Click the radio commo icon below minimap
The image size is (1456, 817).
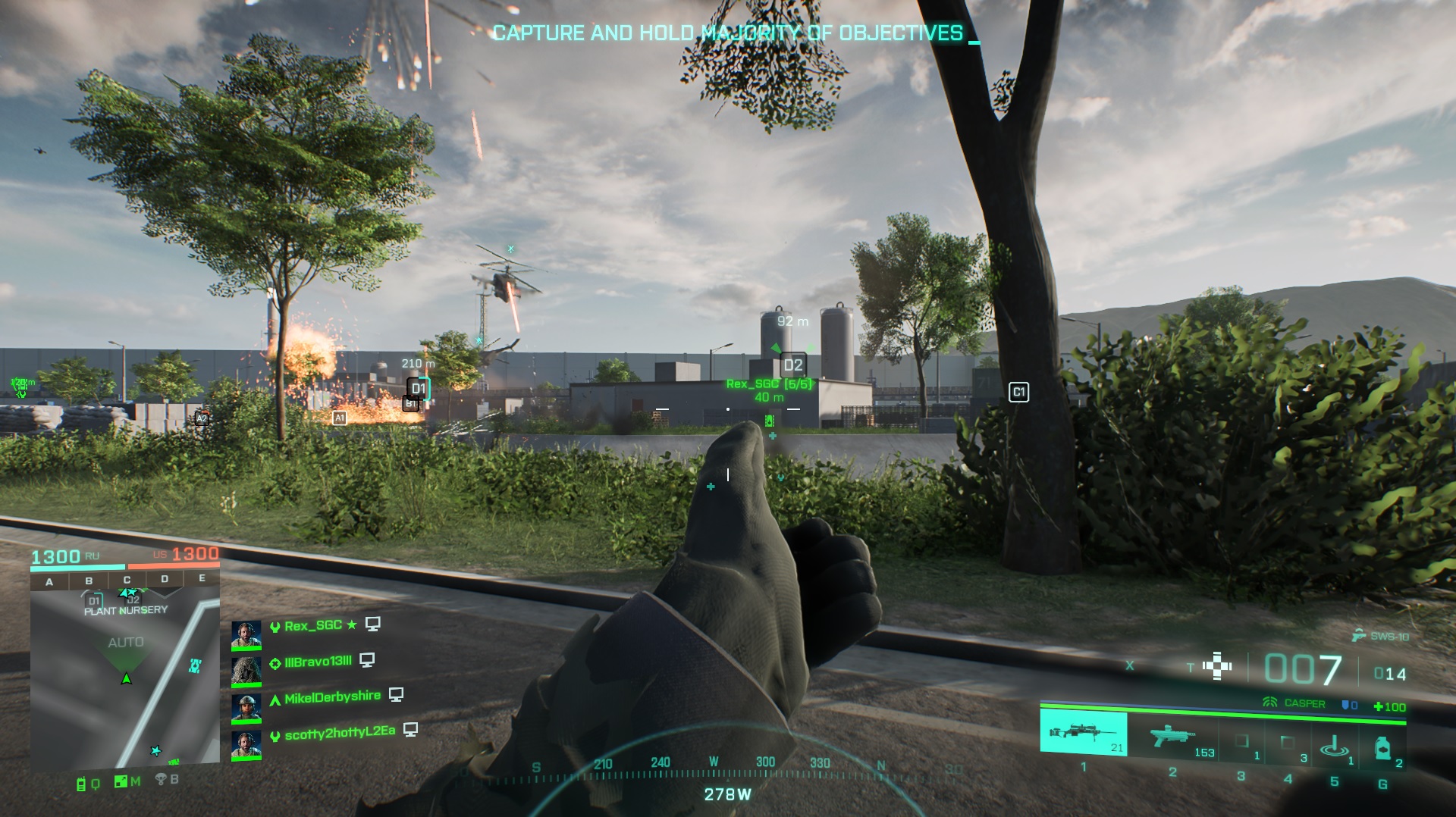tap(82, 784)
